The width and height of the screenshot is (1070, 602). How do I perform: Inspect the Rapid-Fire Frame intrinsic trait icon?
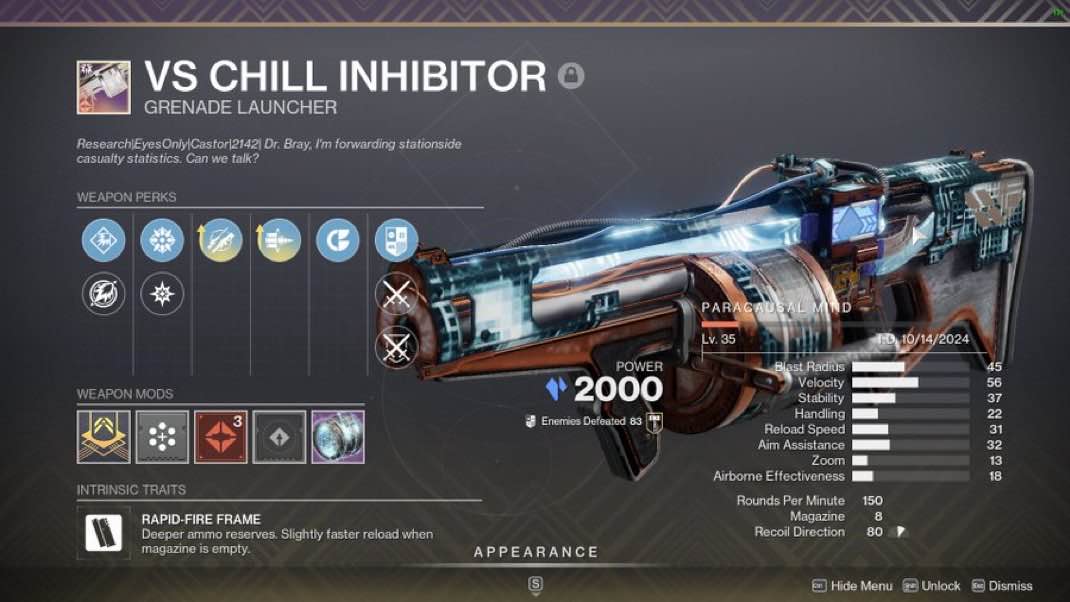tap(104, 533)
